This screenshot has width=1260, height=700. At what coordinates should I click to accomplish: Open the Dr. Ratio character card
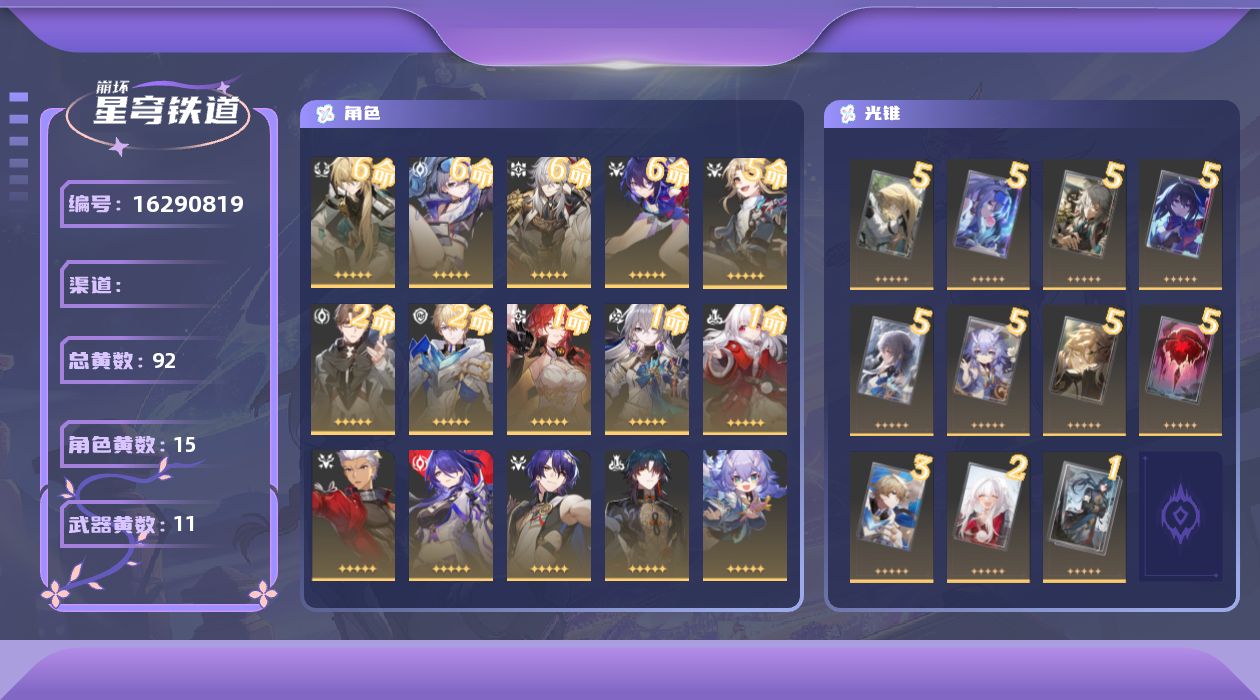point(549,515)
